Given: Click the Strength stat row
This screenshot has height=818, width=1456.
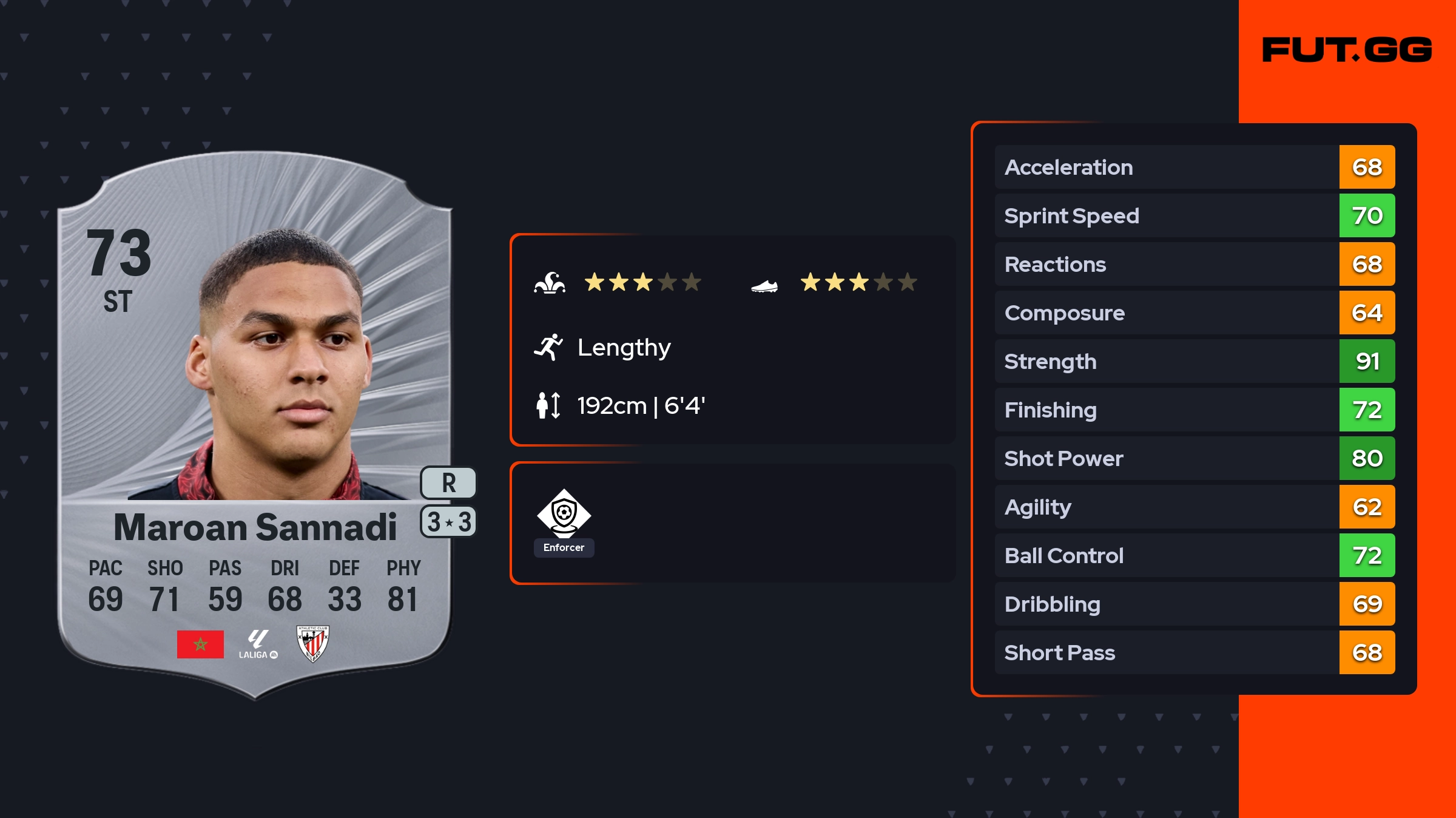Looking at the screenshot, I should coord(1194,361).
